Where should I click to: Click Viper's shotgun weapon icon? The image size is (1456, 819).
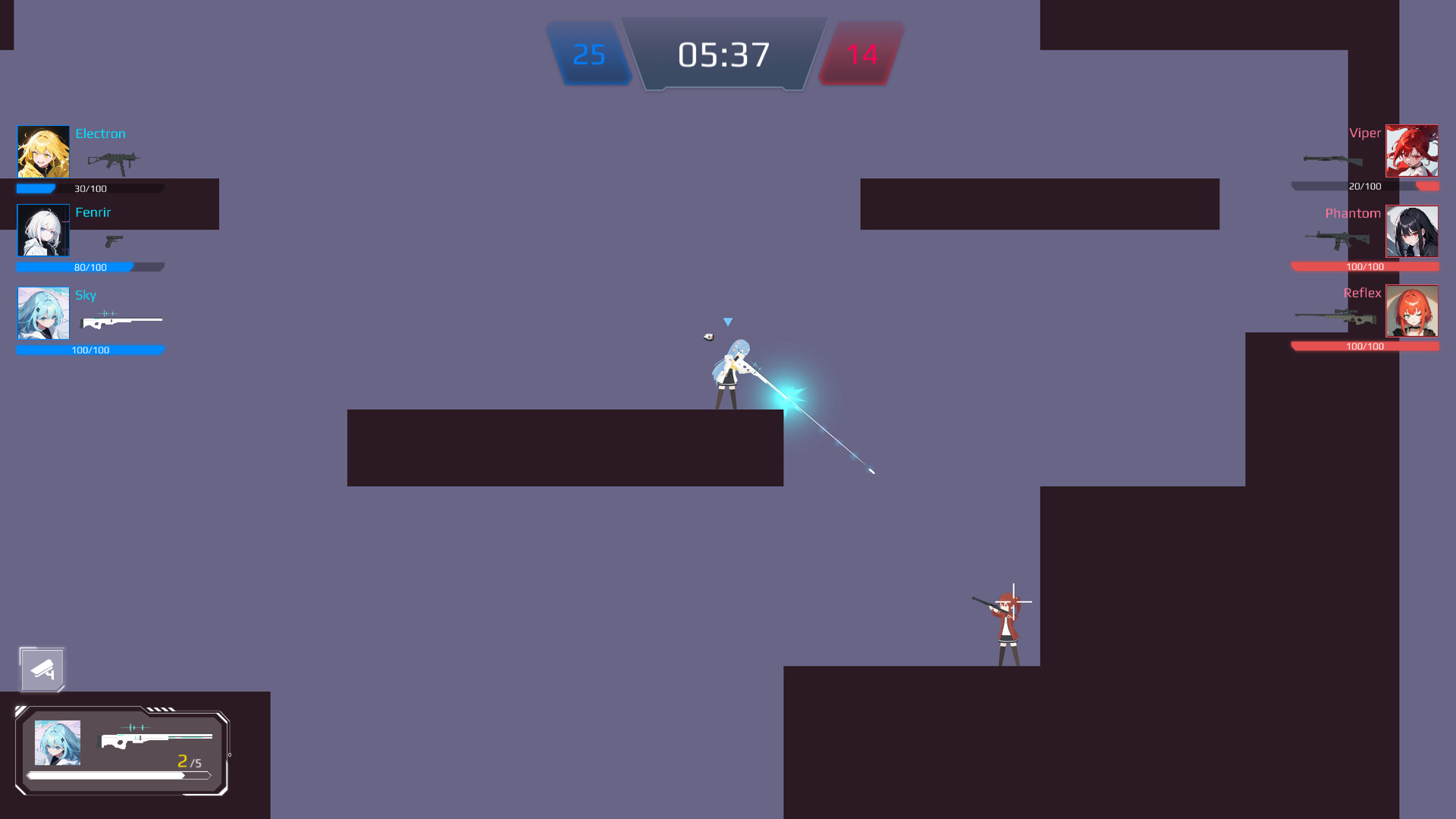tap(1331, 159)
